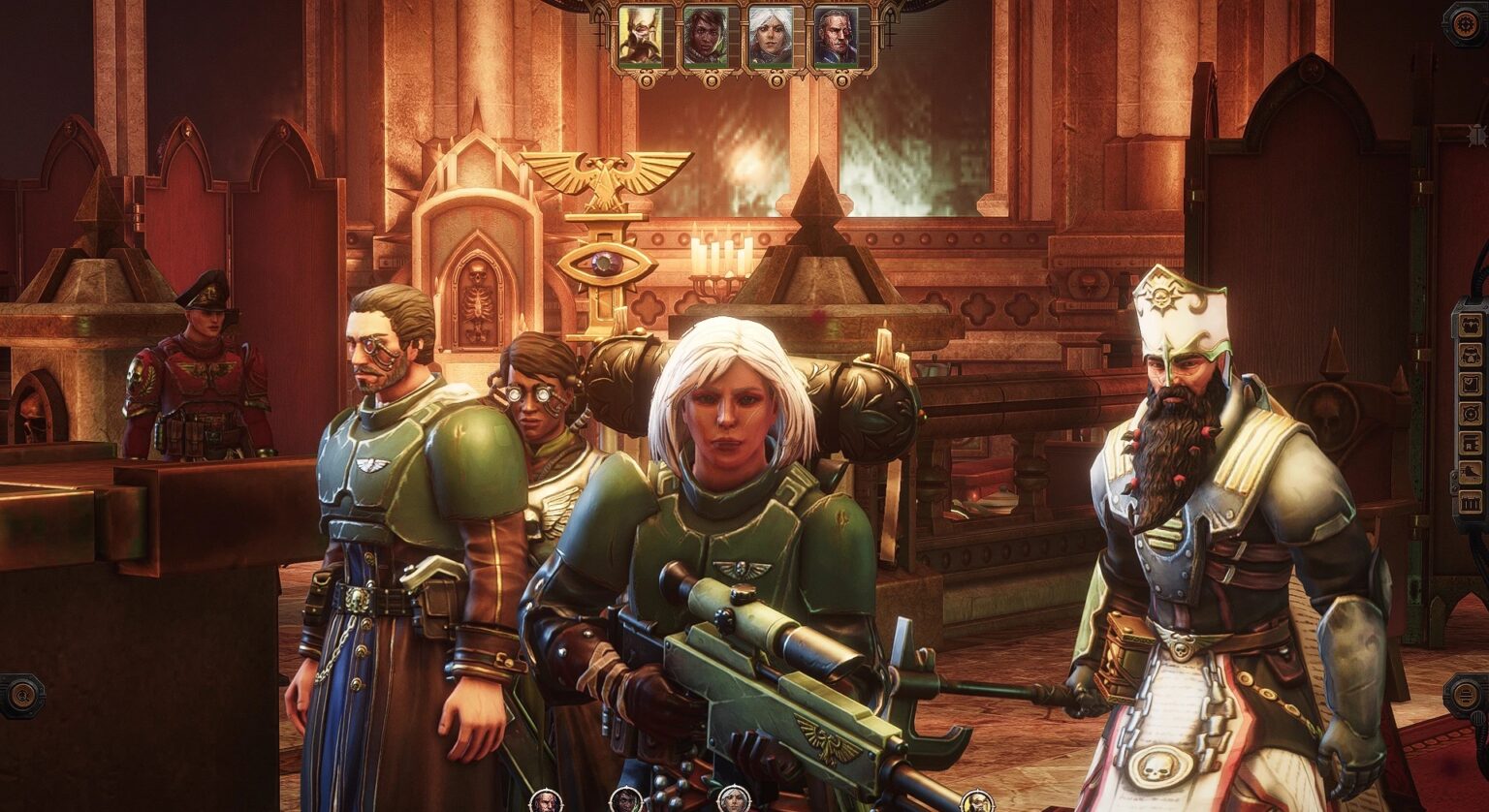Image resolution: width=1489 pixels, height=812 pixels.
Task: Toggle the skull marker under the white-haired companion
Action: point(776,80)
